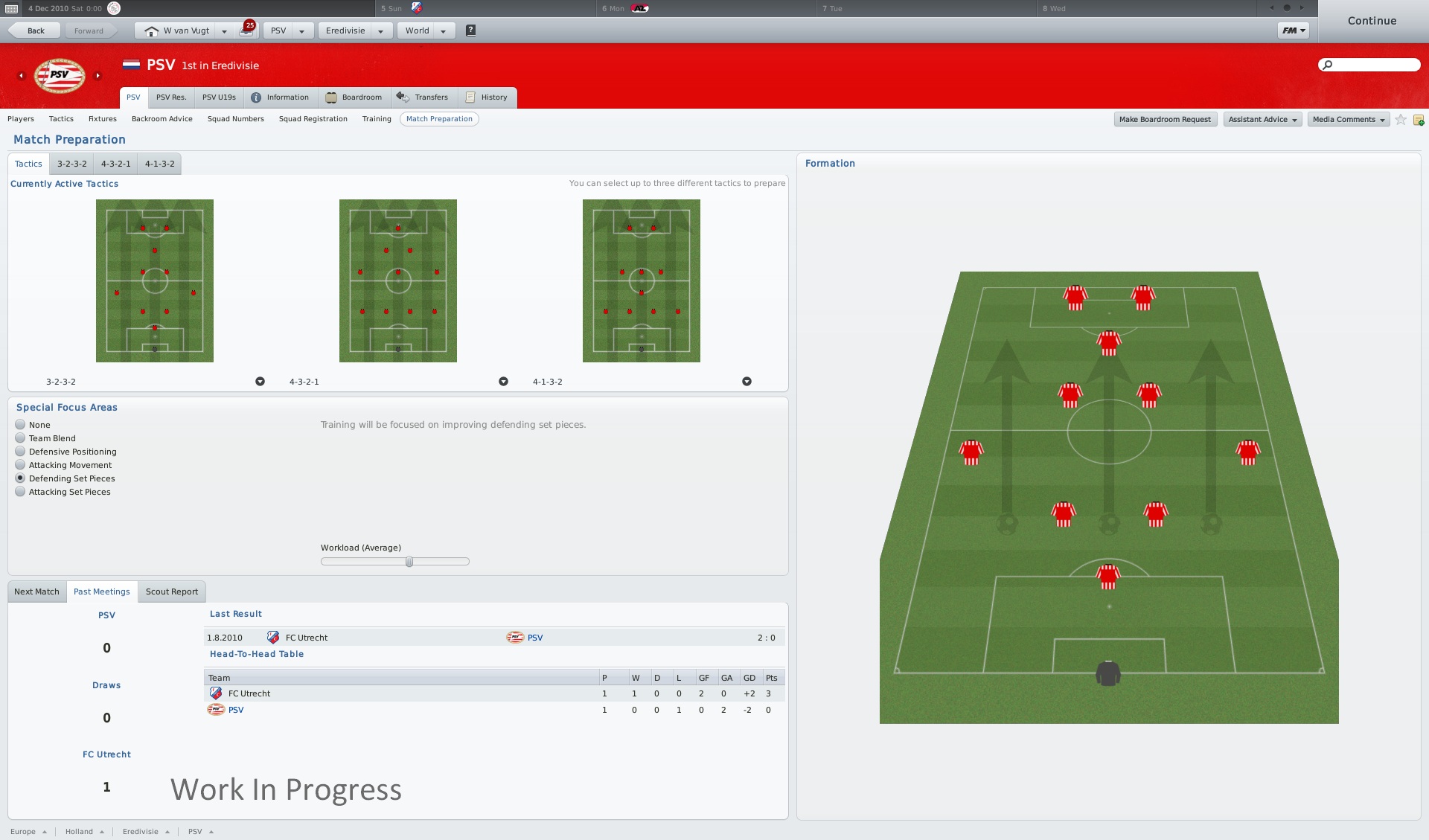Open the Squad Registration section
The height and width of the screenshot is (840, 1429).
[313, 119]
